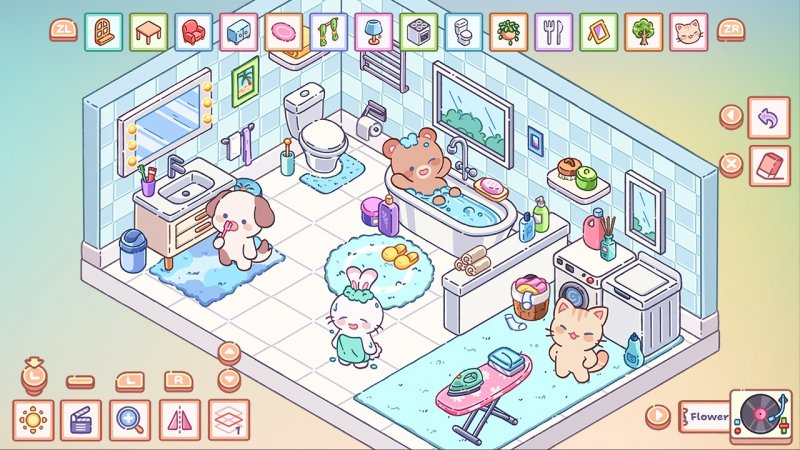This screenshot has height=450, width=800.
Task: Open the tree outdoor category
Action: pyautogui.click(x=644, y=31)
